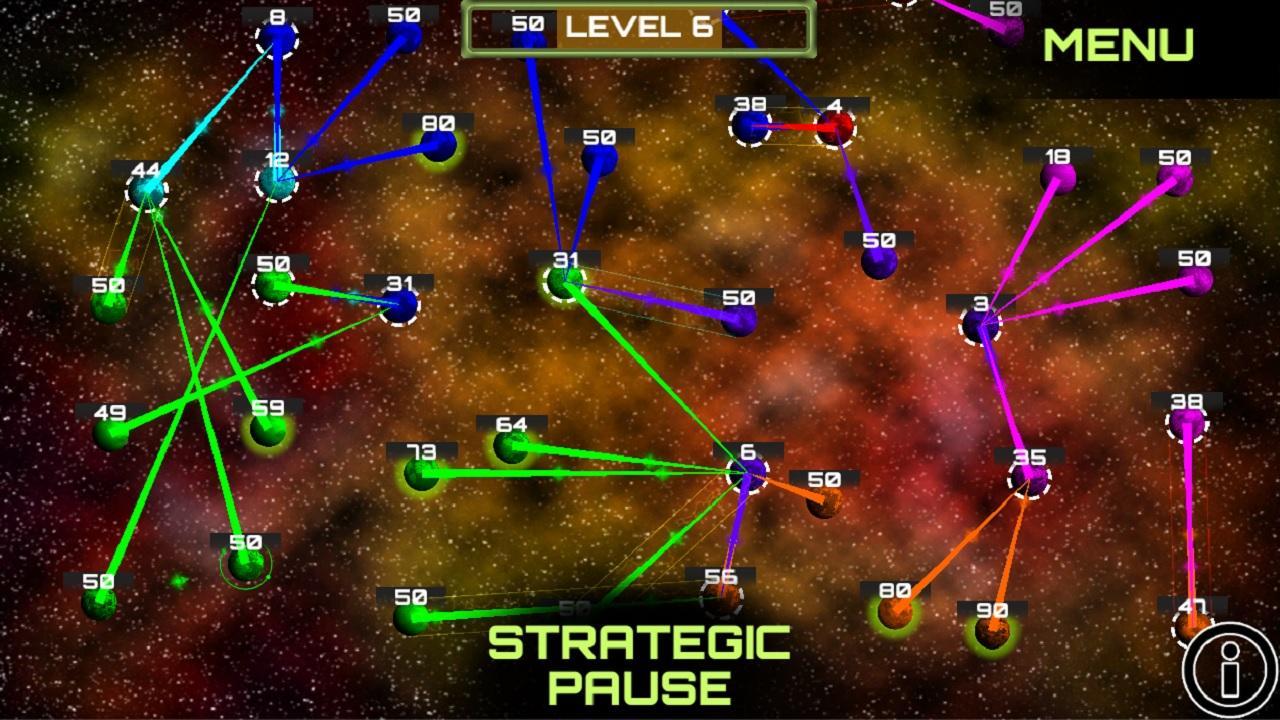The width and height of the screenshot is (1280, 720).
Task: Click the circled info icon
Action: coord(1229,670)
